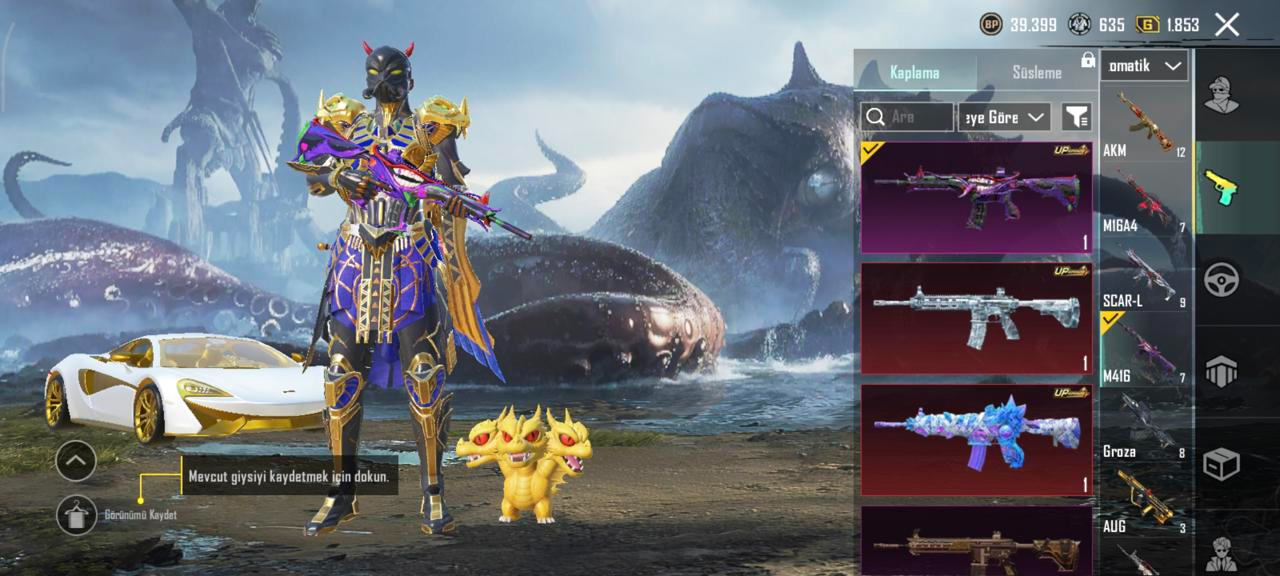Select the bronze M416 skin at bottom
Viewport: 1280px width, 576px height.
pyautogui.click(x=976, y=542)
